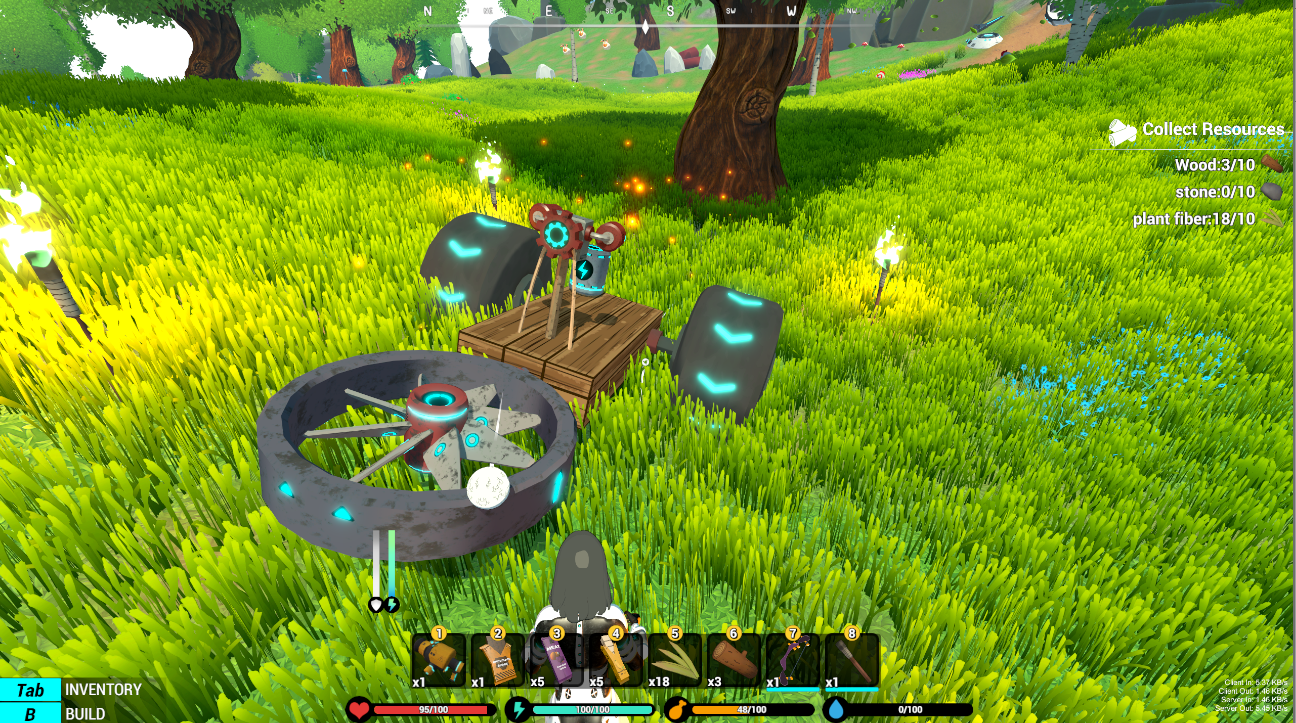1296x723 pixels.
Task: Select the plant fiber stack in slot 5
Action: pyautogui.click(x=674, y=660)
